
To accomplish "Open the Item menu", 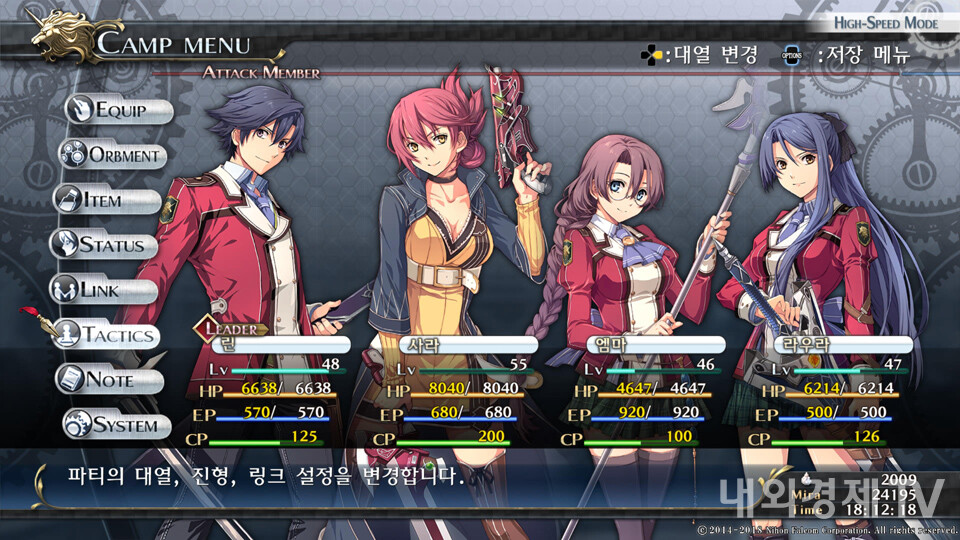I will (107, 200).
